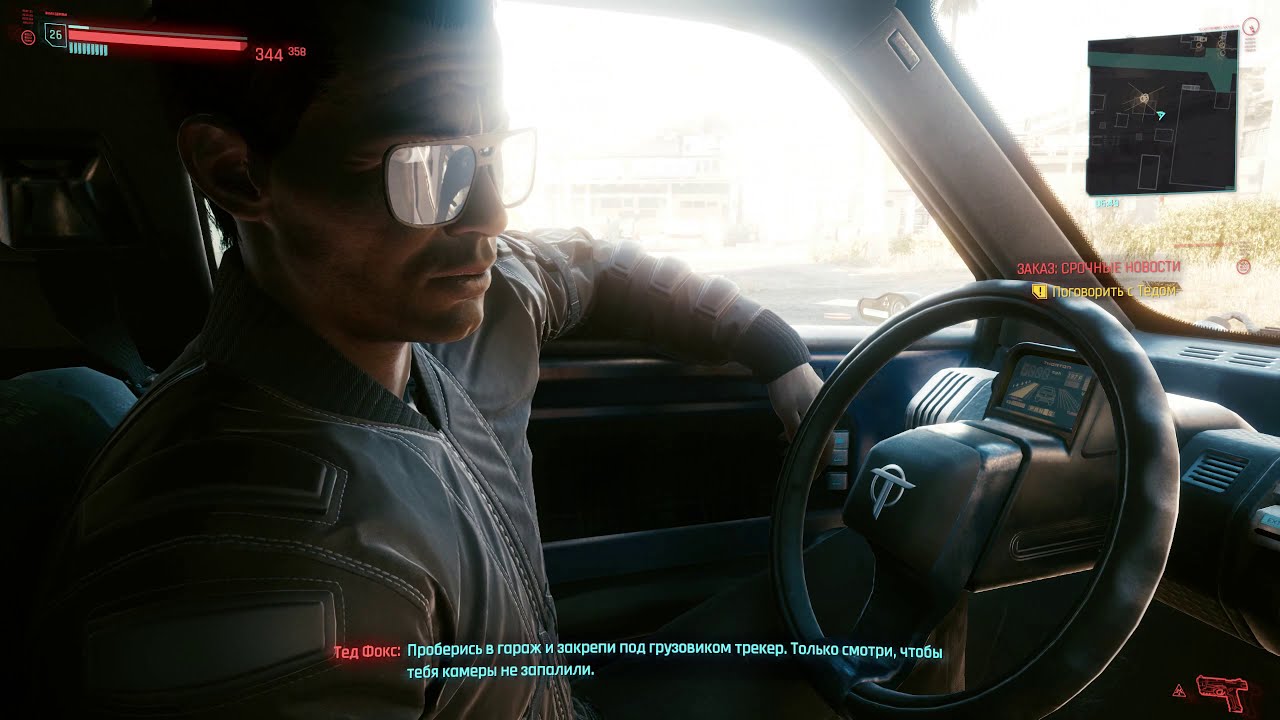
Task: Click the level 26 badge
Action: pos(55,36)
